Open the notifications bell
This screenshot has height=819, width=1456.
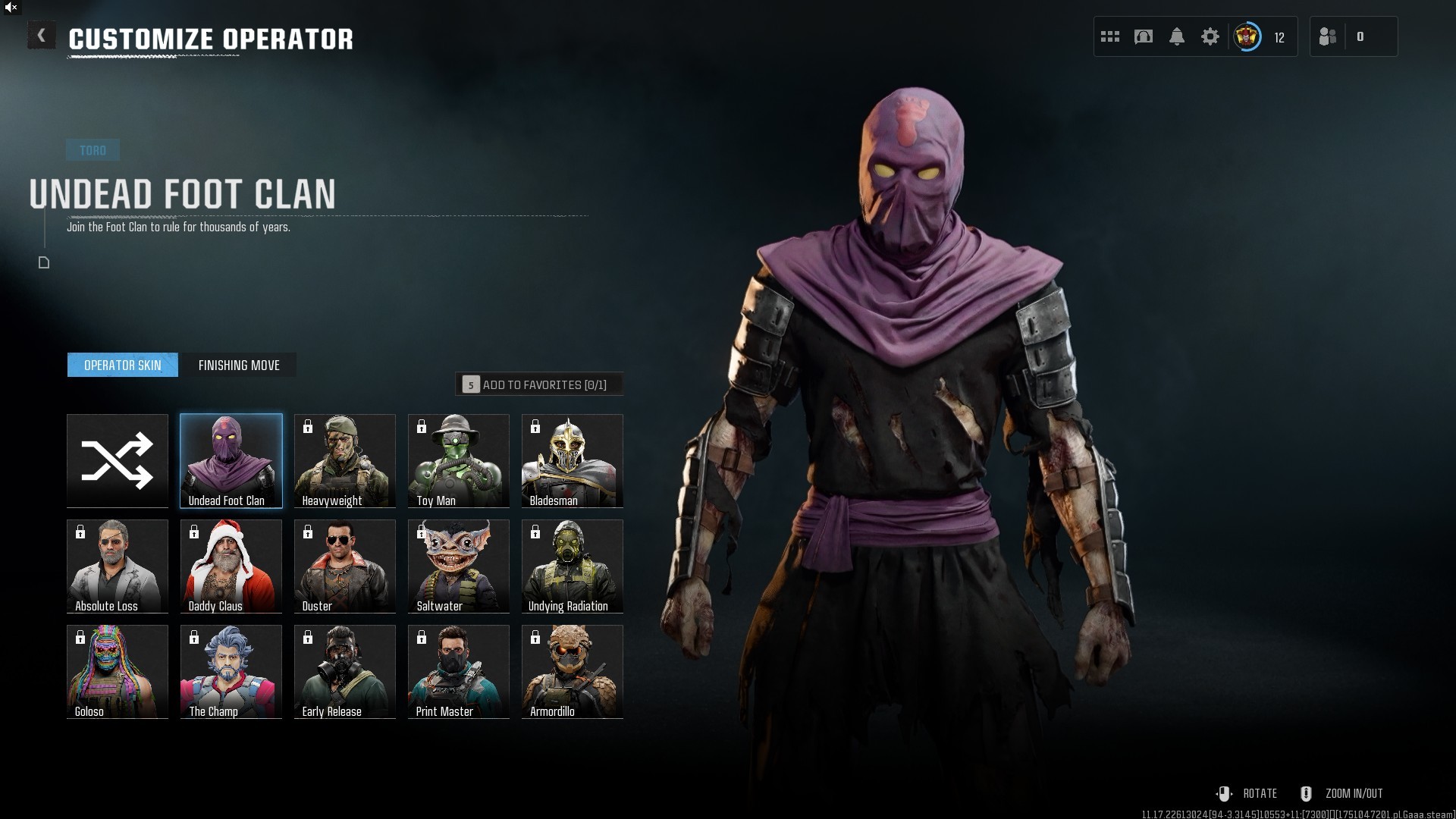click(x=1177, y=36)
